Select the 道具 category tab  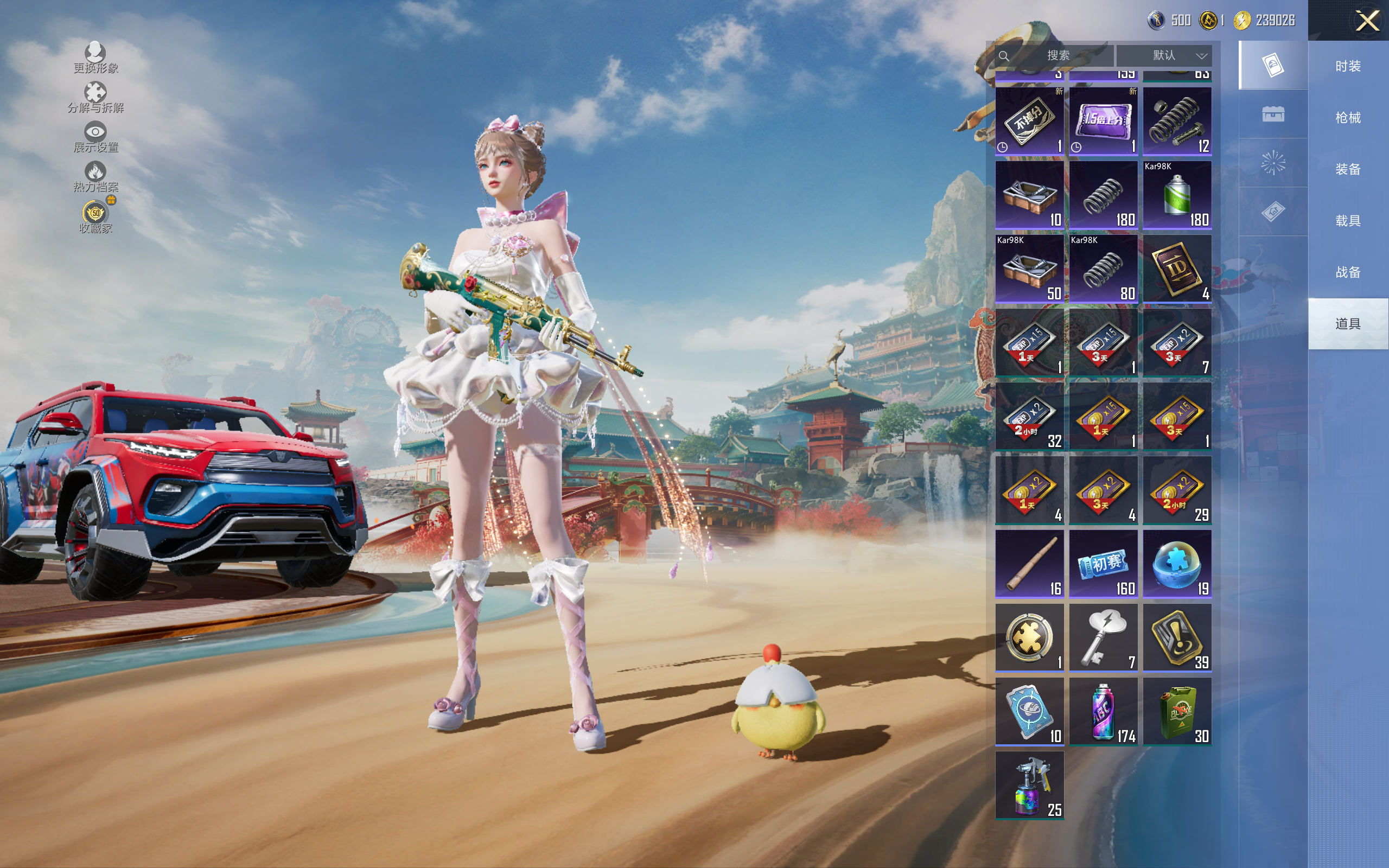(1348, 324)
